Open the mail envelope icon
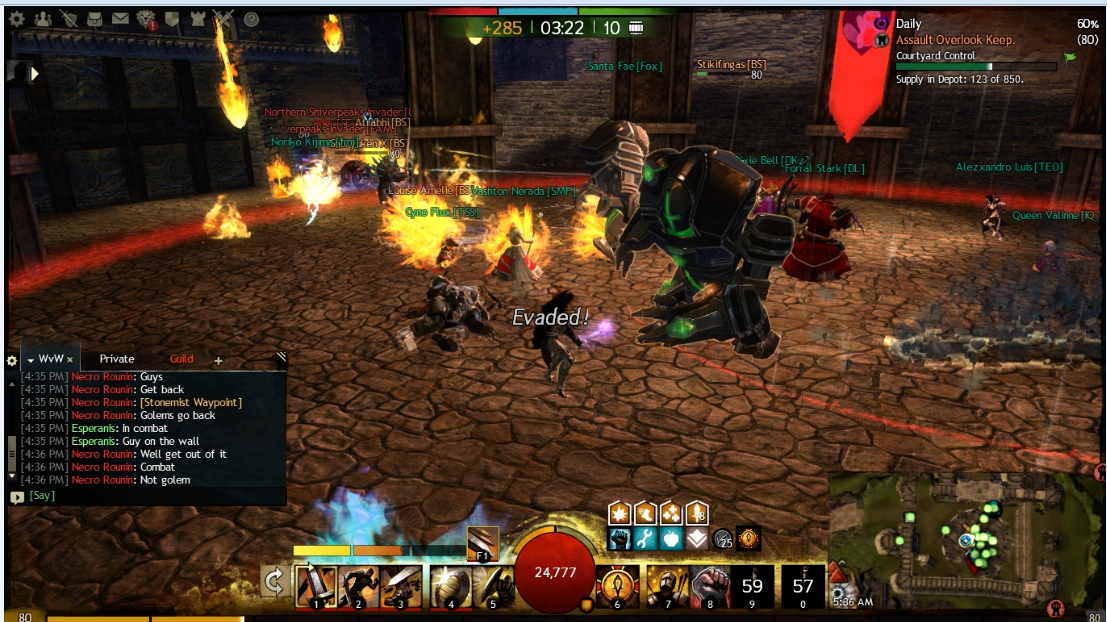The height and width of the screenshot is (622, 1107). point(120,18)
